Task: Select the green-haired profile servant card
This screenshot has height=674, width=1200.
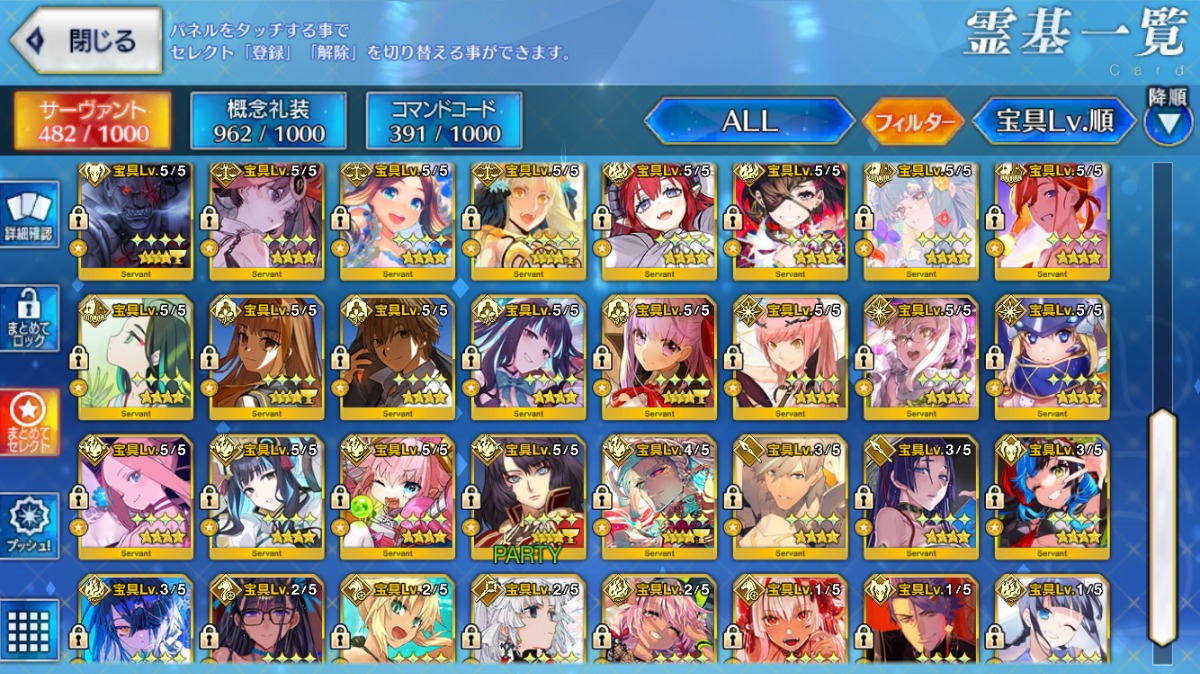Action: tap(136, 357)
